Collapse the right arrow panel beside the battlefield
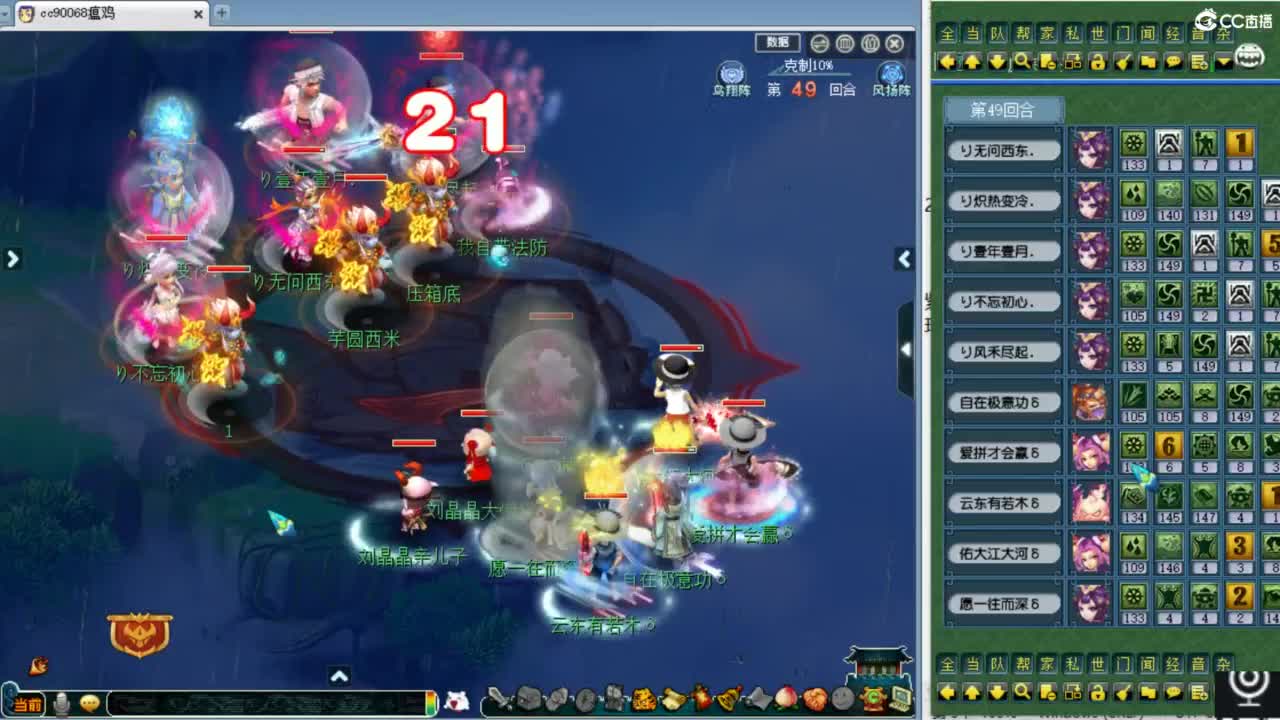This screenshot has width=1280, height=720. (x=903, y=259)
